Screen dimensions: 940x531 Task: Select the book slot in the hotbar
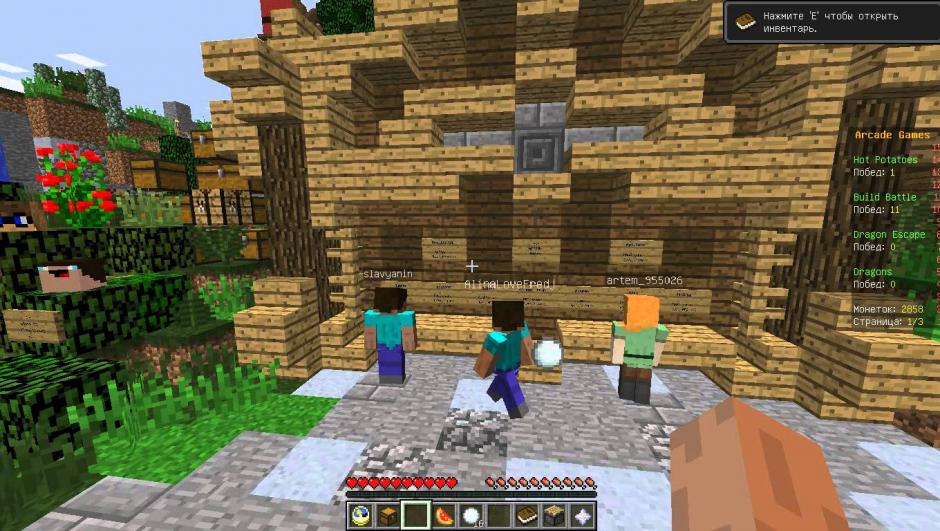pos(526,515)
